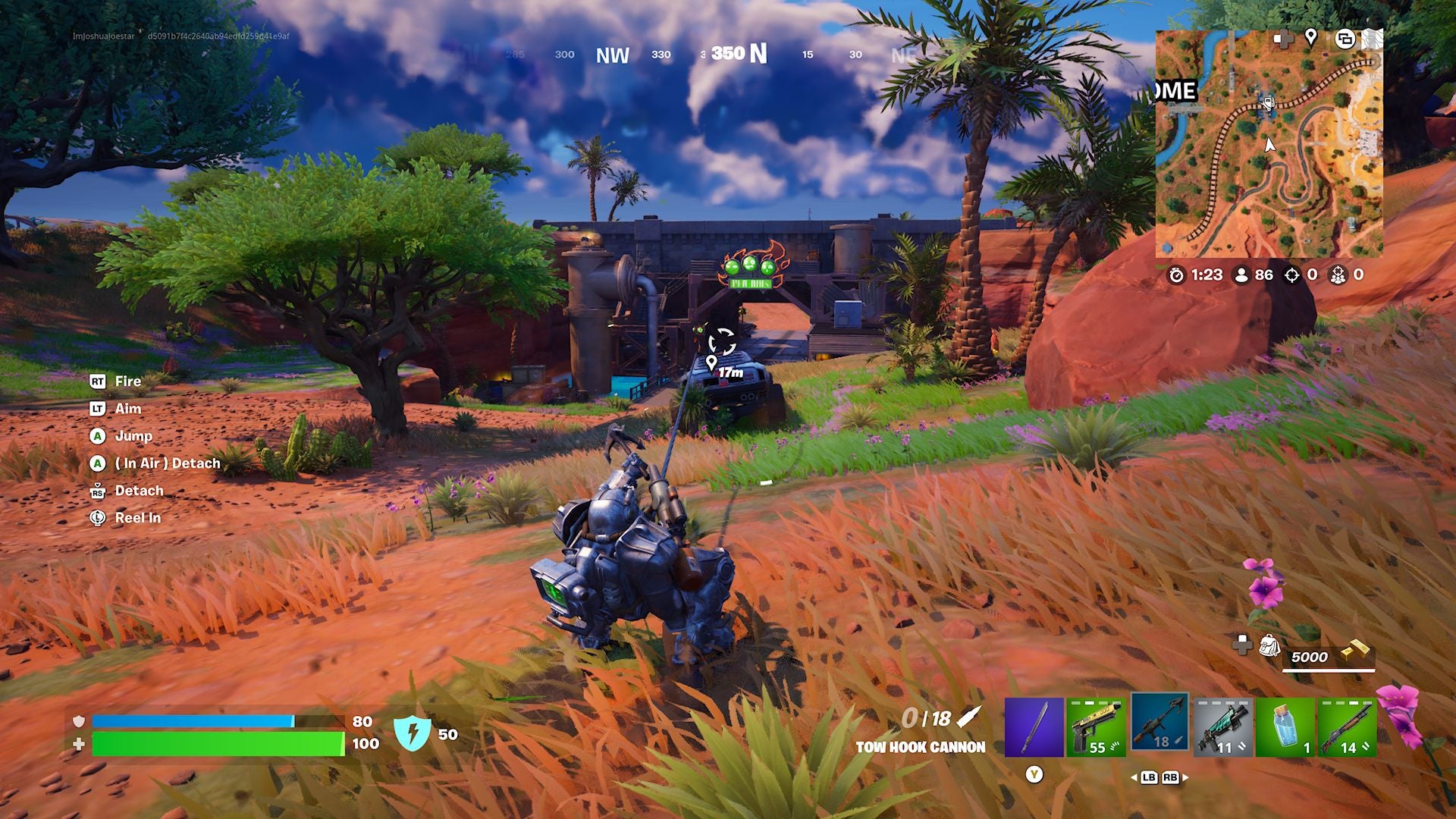Viewport: 1456px width, 819px height.
Task: Click the Fire action label
Action: (127, 381)
